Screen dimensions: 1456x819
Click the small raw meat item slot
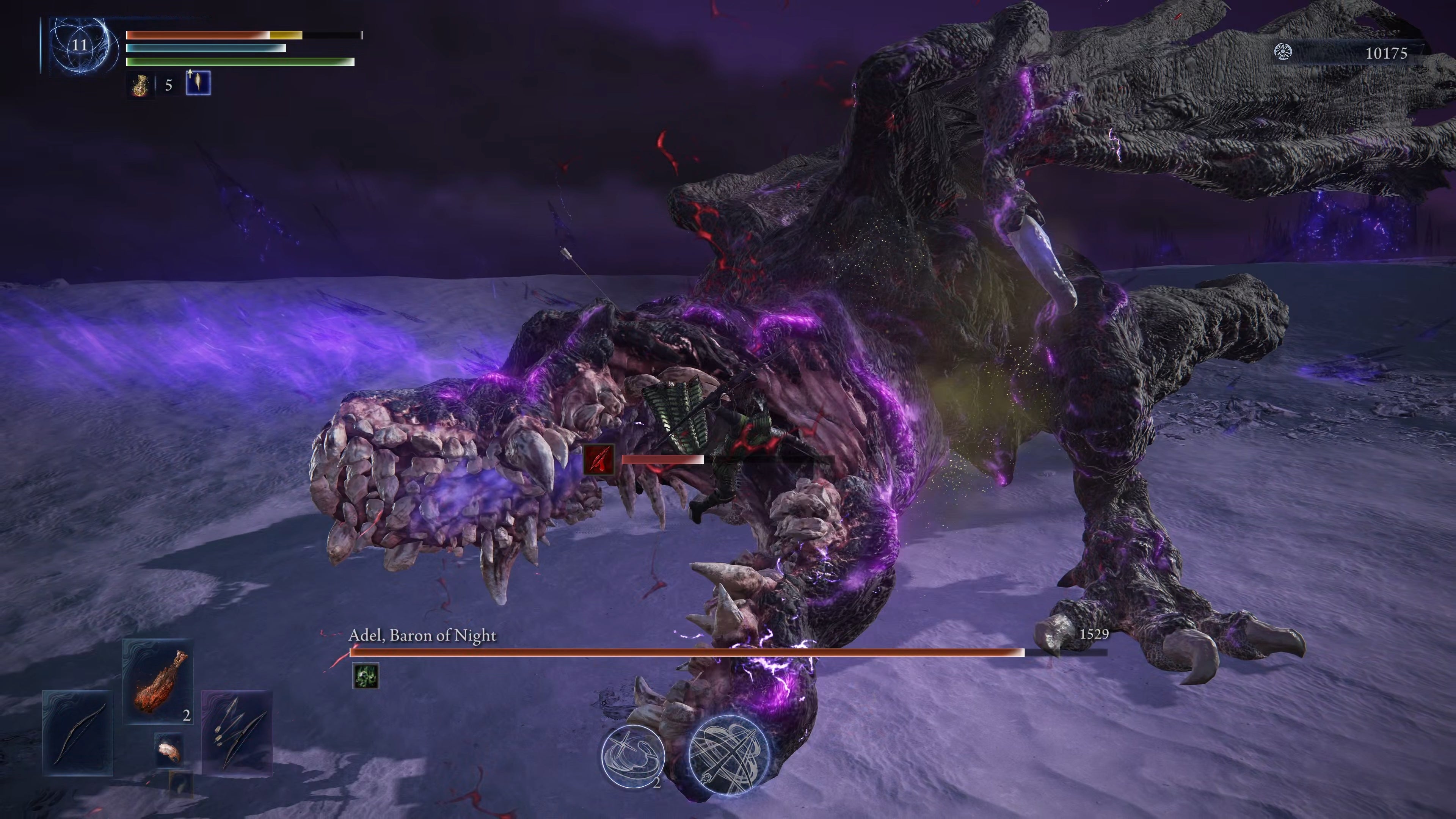(169, 750)
